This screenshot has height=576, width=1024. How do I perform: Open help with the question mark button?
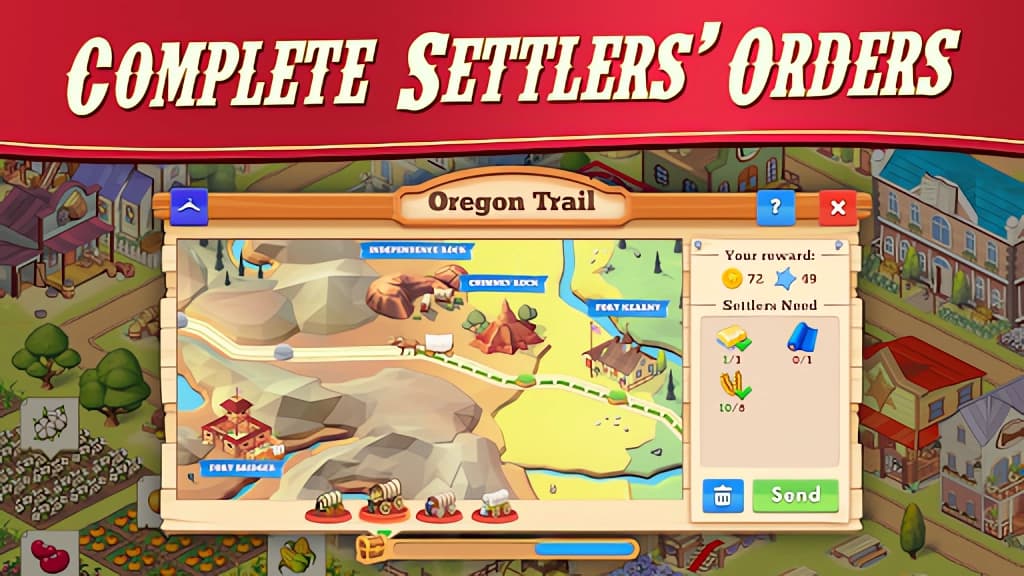(x=775, y=208)
